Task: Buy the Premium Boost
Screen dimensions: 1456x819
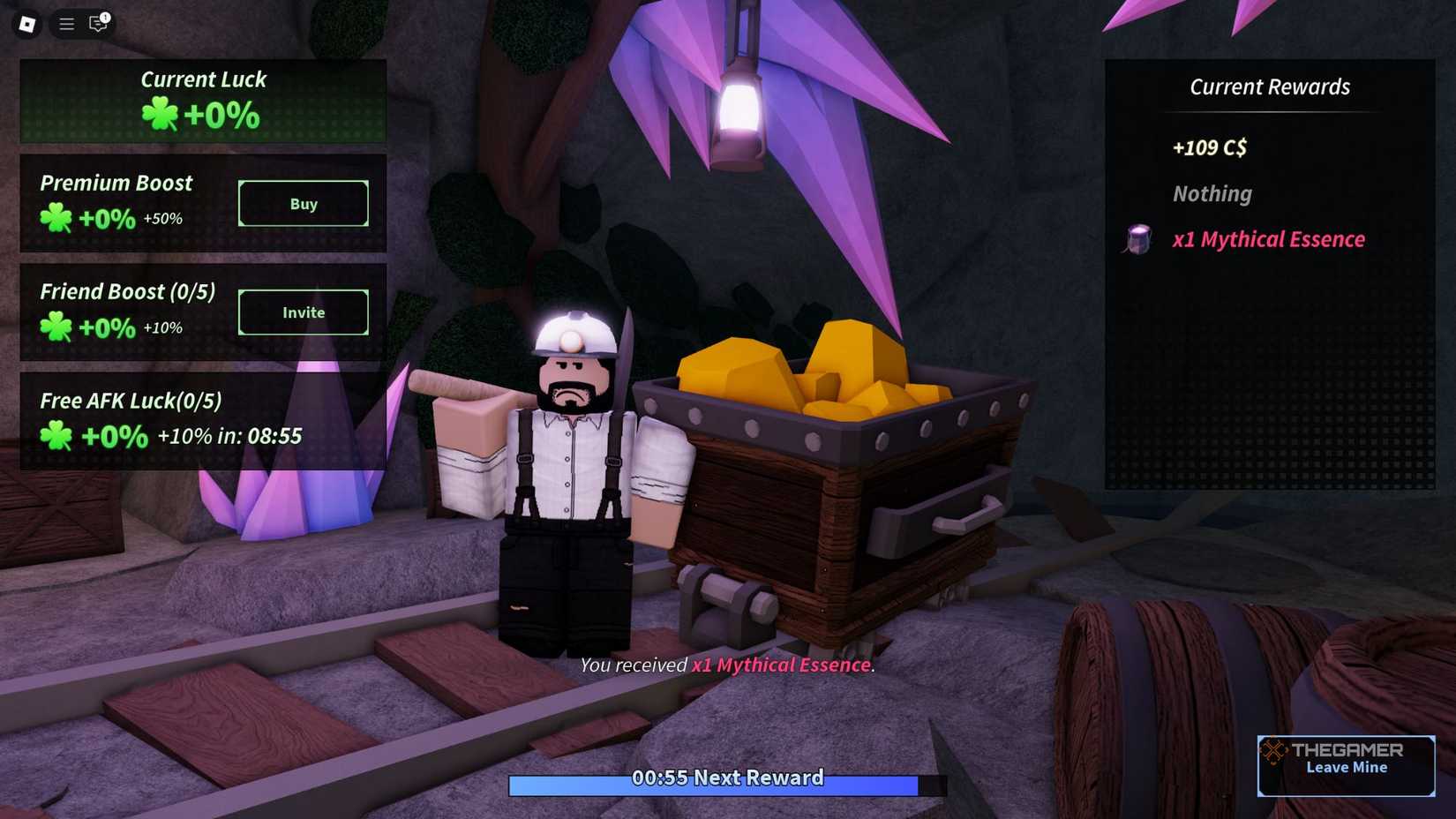Action: click(x=303, y=204)
